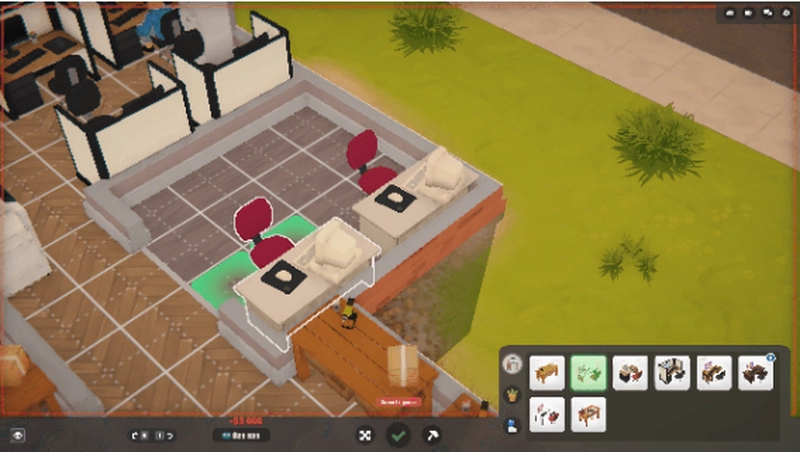
Task: Click the crossed-arrows move button
Action: tap(365, 435)
